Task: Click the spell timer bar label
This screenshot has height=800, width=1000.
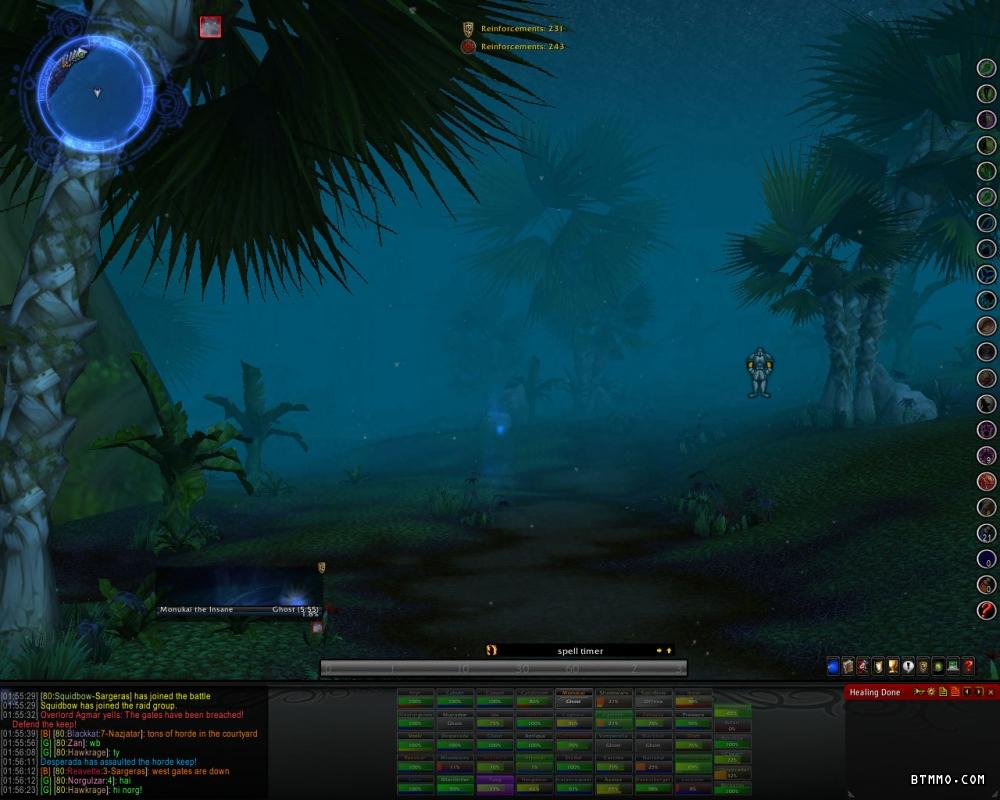Action: click(580, 651)
